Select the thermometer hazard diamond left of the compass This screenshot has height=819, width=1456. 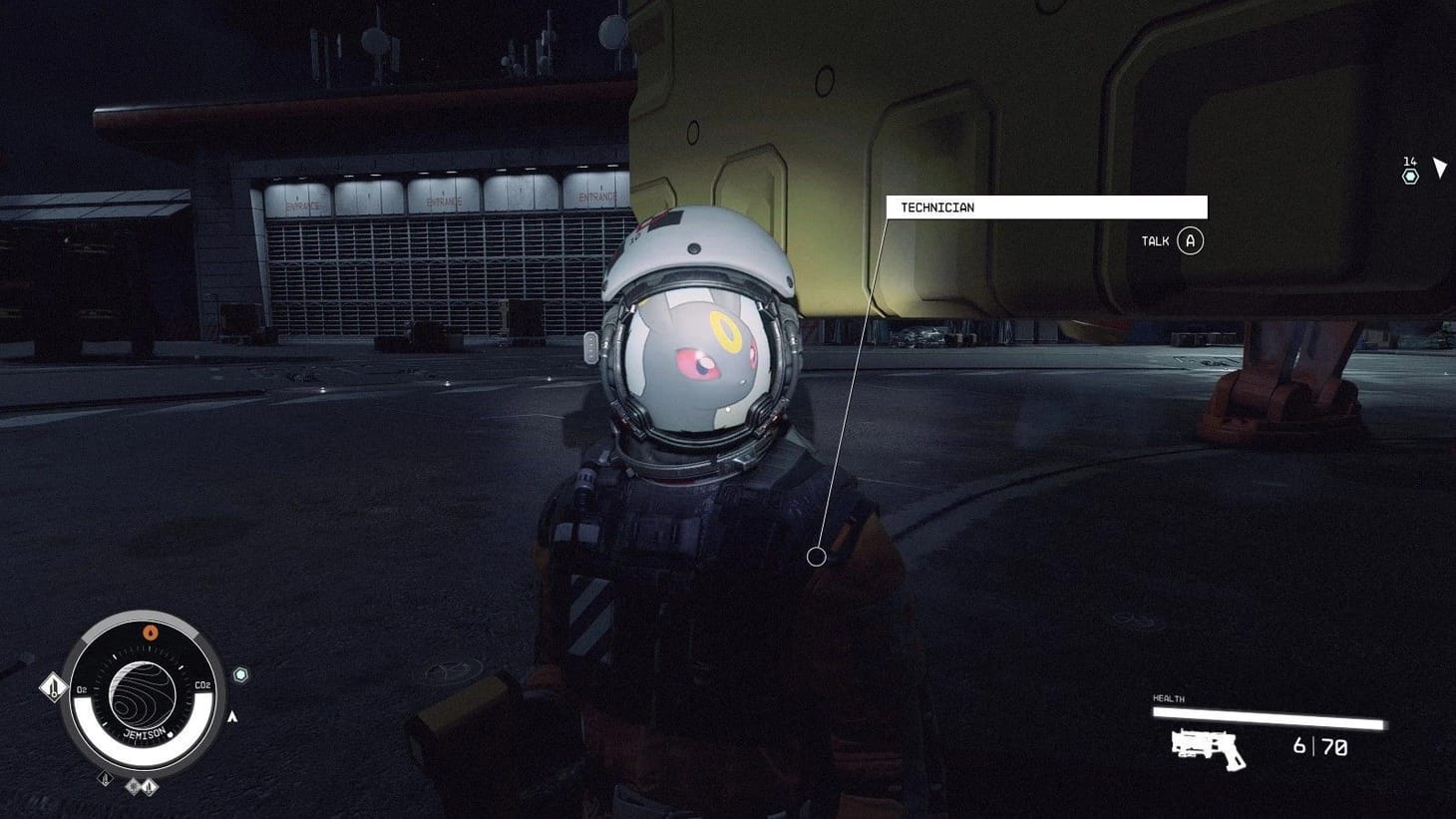(x=53, y=688)
